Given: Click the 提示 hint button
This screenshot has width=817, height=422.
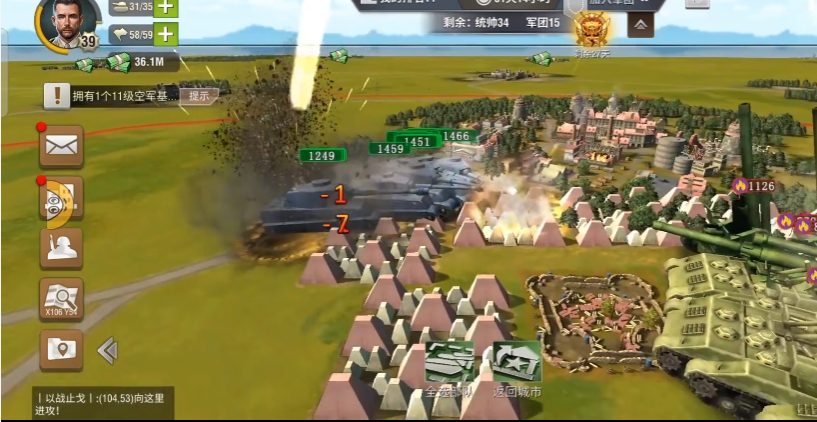Looking at the screenshot, I should coord(199,96).
